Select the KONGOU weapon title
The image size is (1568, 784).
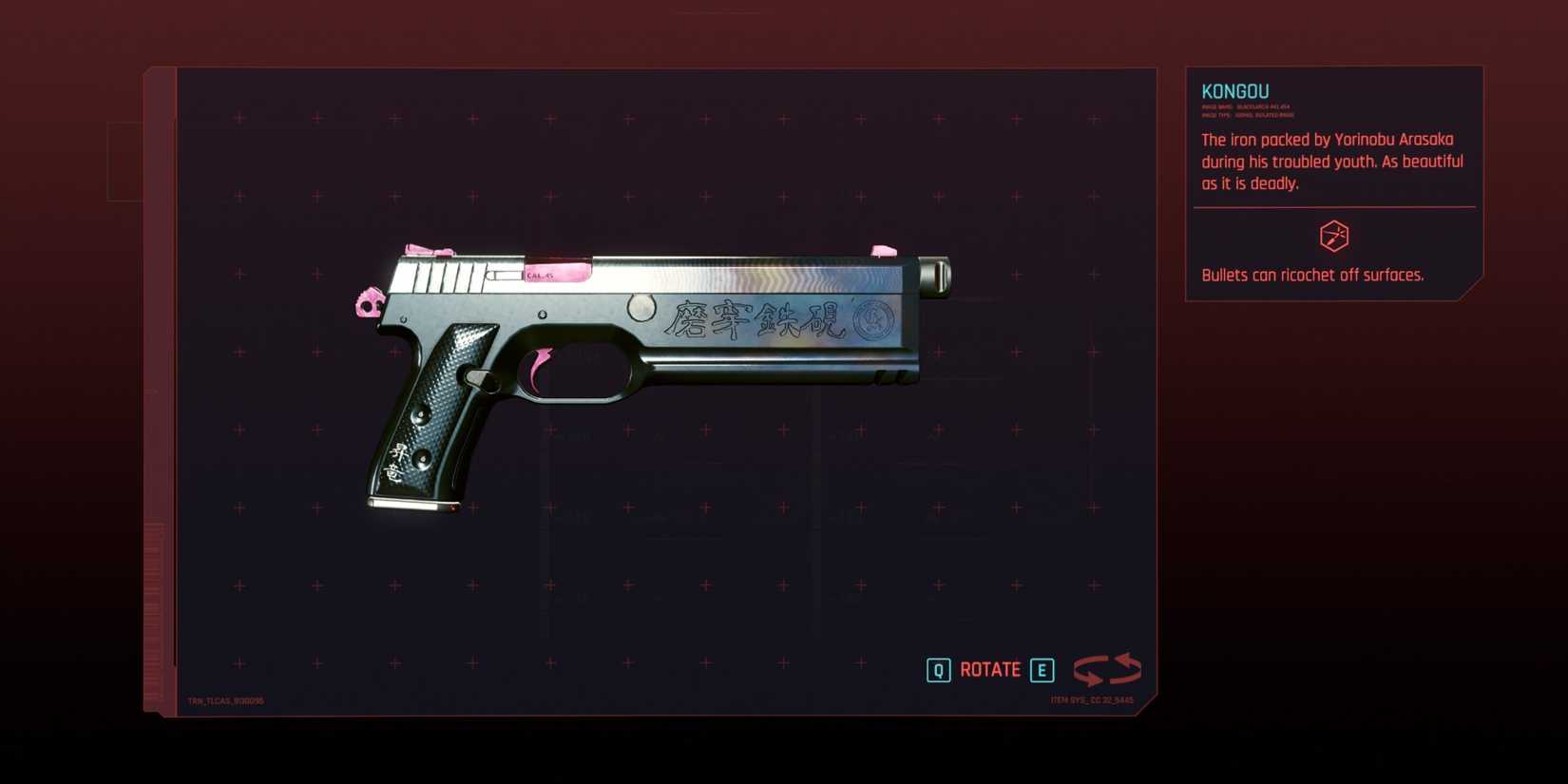pyautogui.click(x=1234, y=91)
